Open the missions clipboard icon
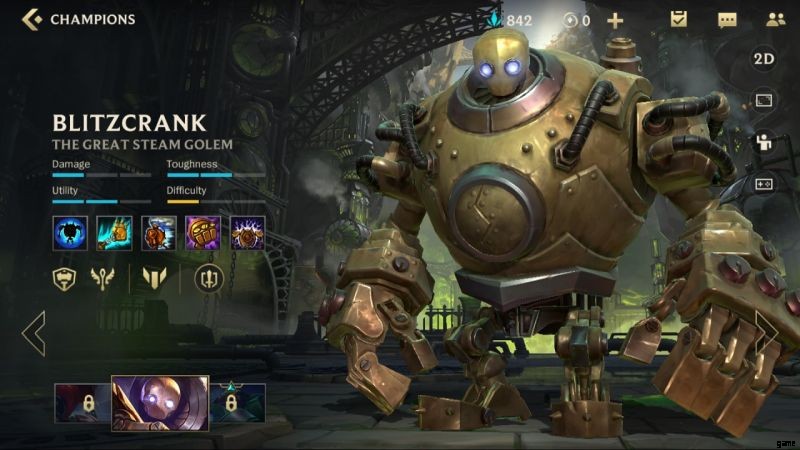800x450 pixels. pos(678,19)
